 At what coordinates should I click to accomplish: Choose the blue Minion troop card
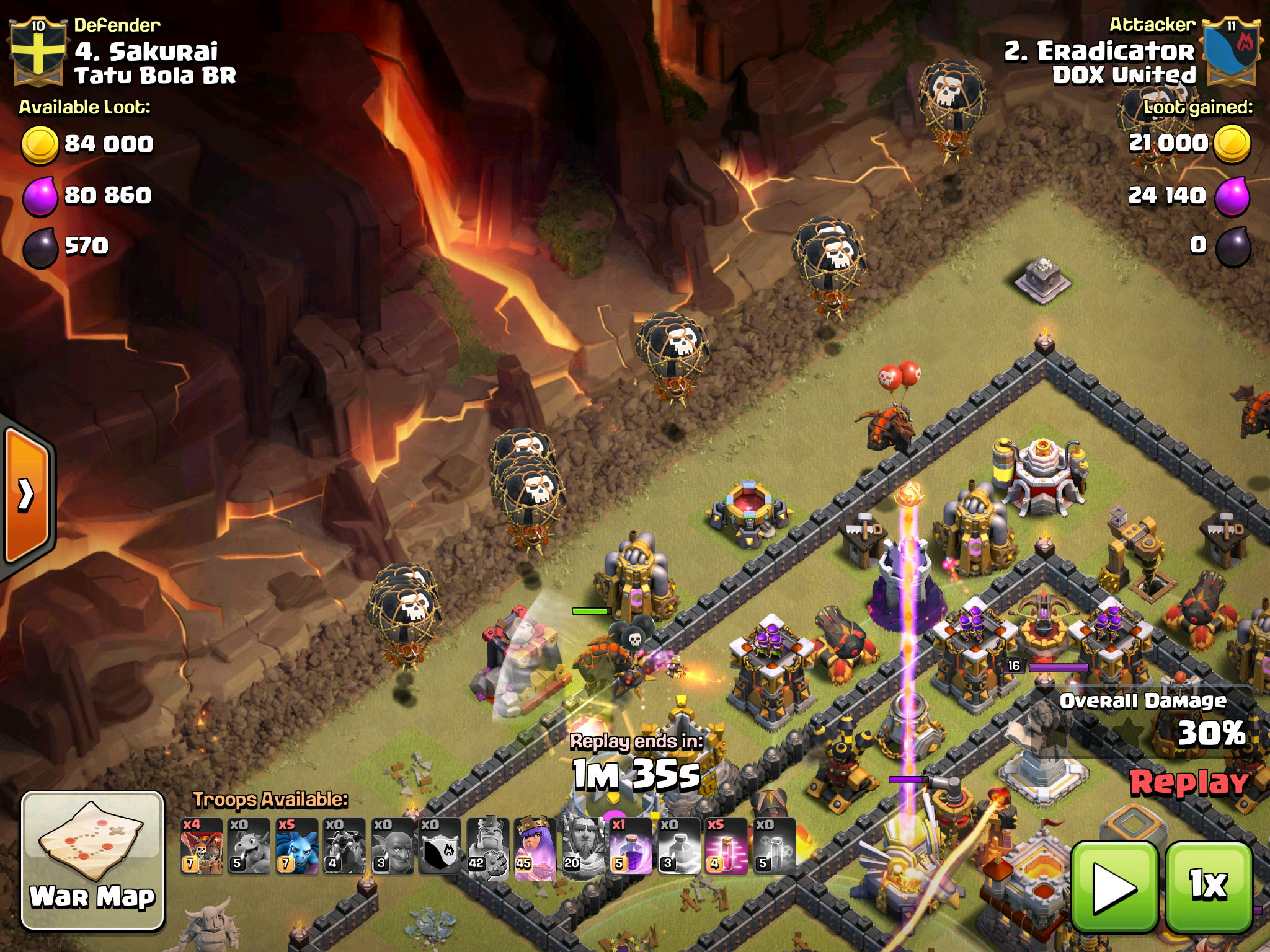[x=296, y=846]
